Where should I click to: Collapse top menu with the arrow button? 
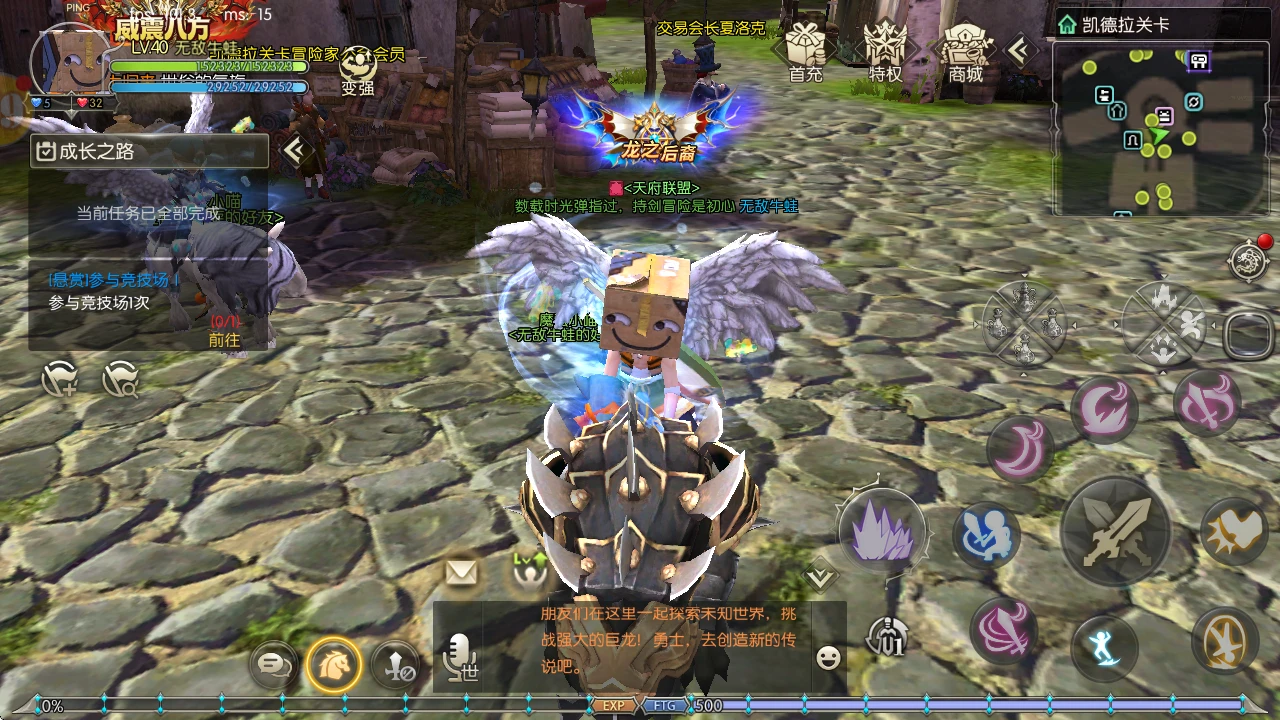1020,50
